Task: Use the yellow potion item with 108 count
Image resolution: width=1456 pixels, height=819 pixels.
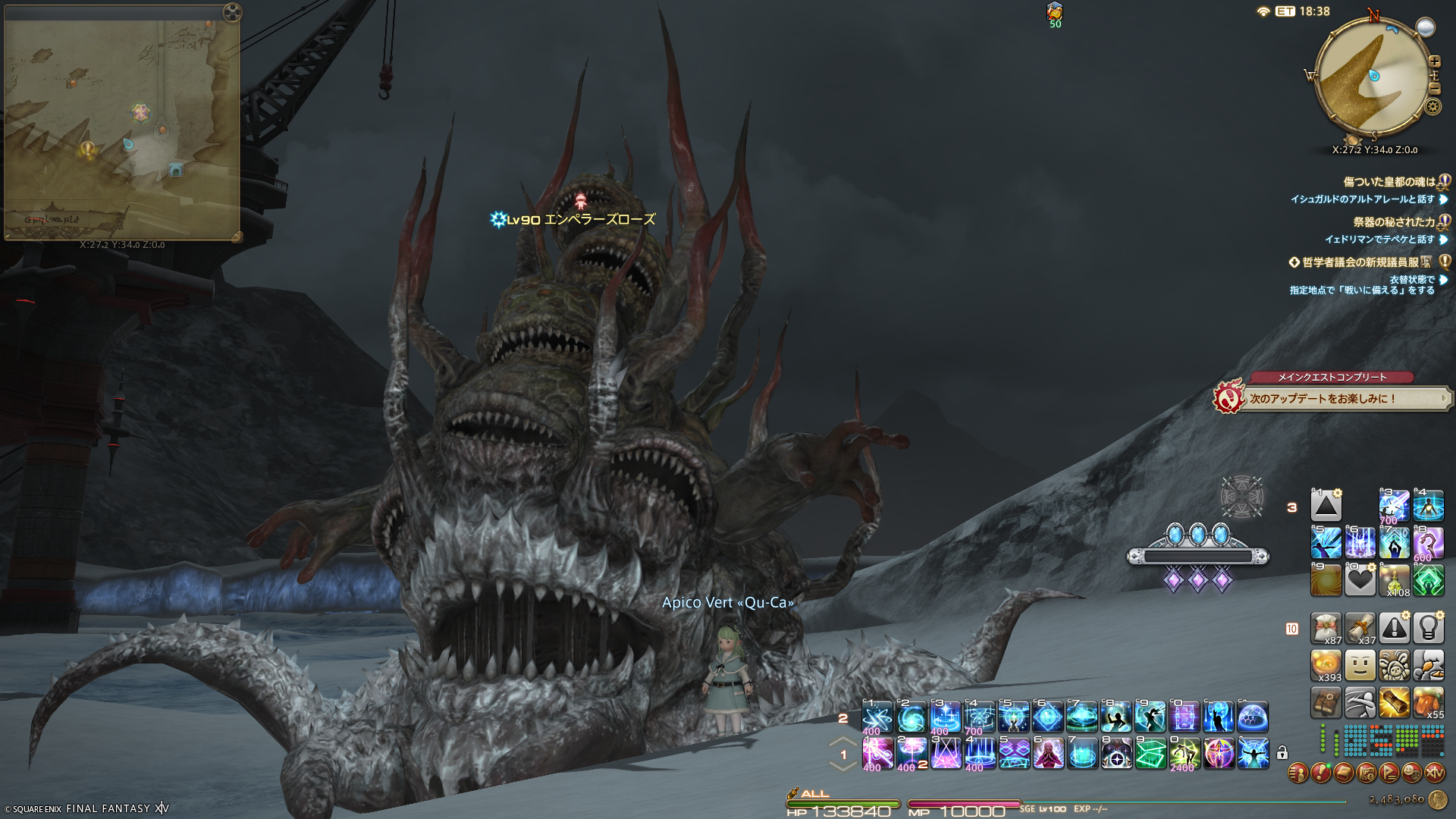Action: tap(1394, 580)
